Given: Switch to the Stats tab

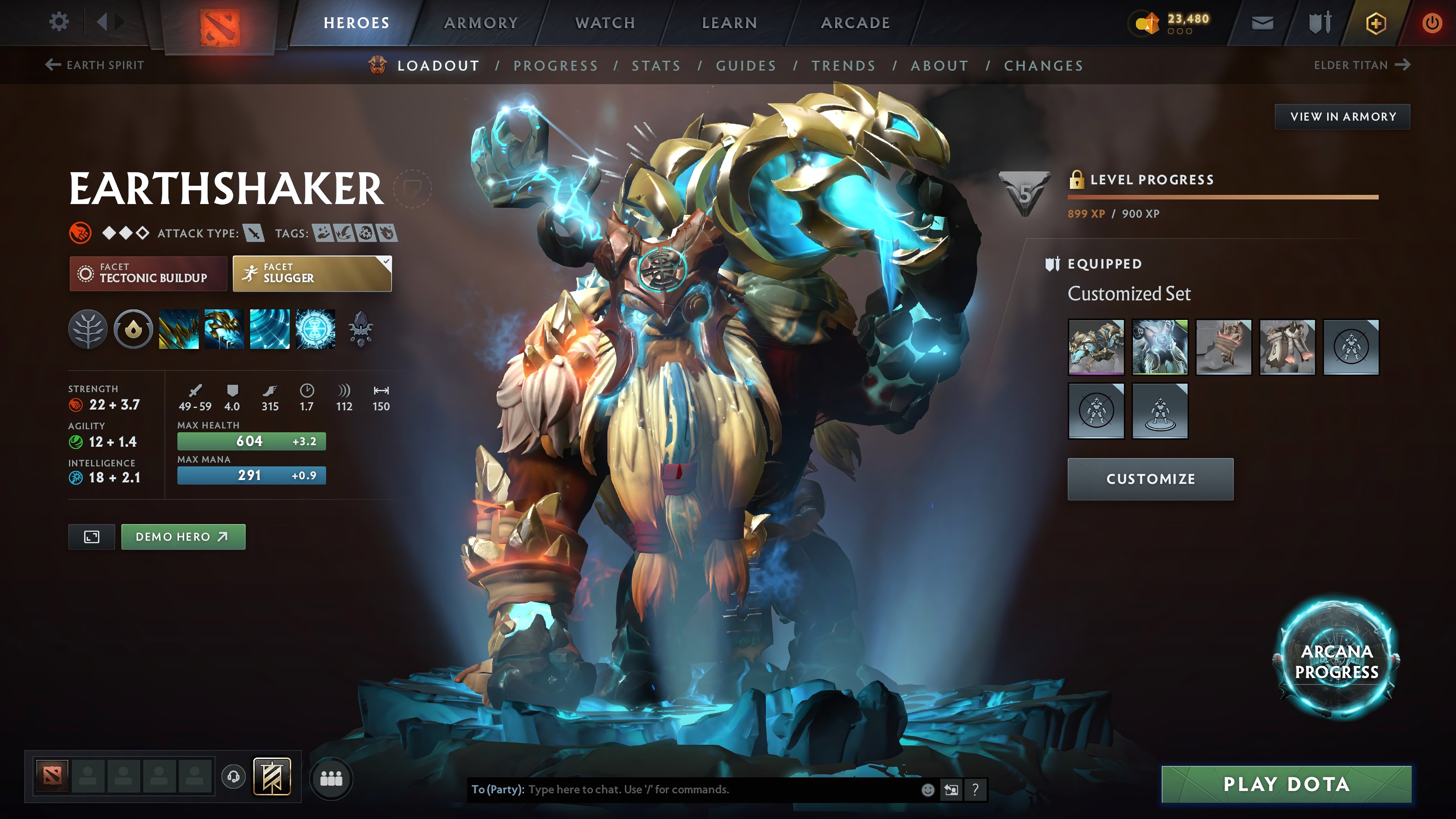Looking at the screenshot, I should click(656, 65).
